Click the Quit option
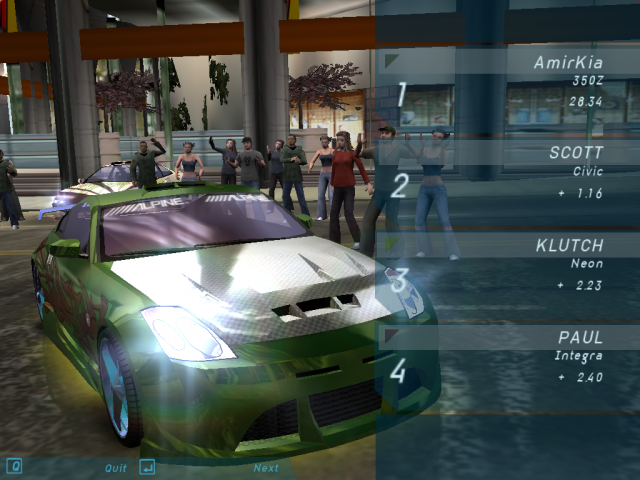 click(x=116, y=467)
